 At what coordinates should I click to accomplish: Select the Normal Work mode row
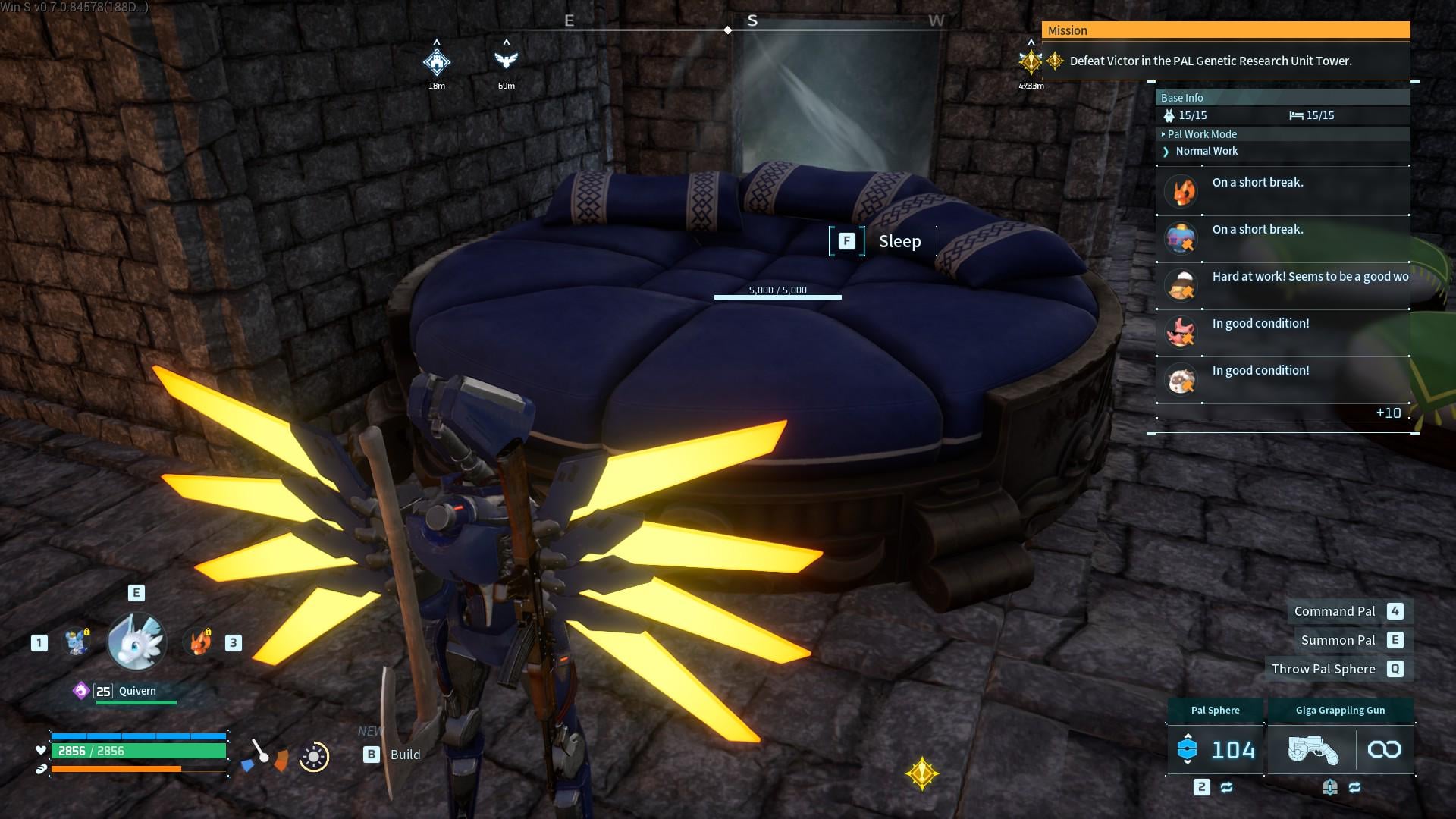pyautogui.click(x=1206, y=151)
